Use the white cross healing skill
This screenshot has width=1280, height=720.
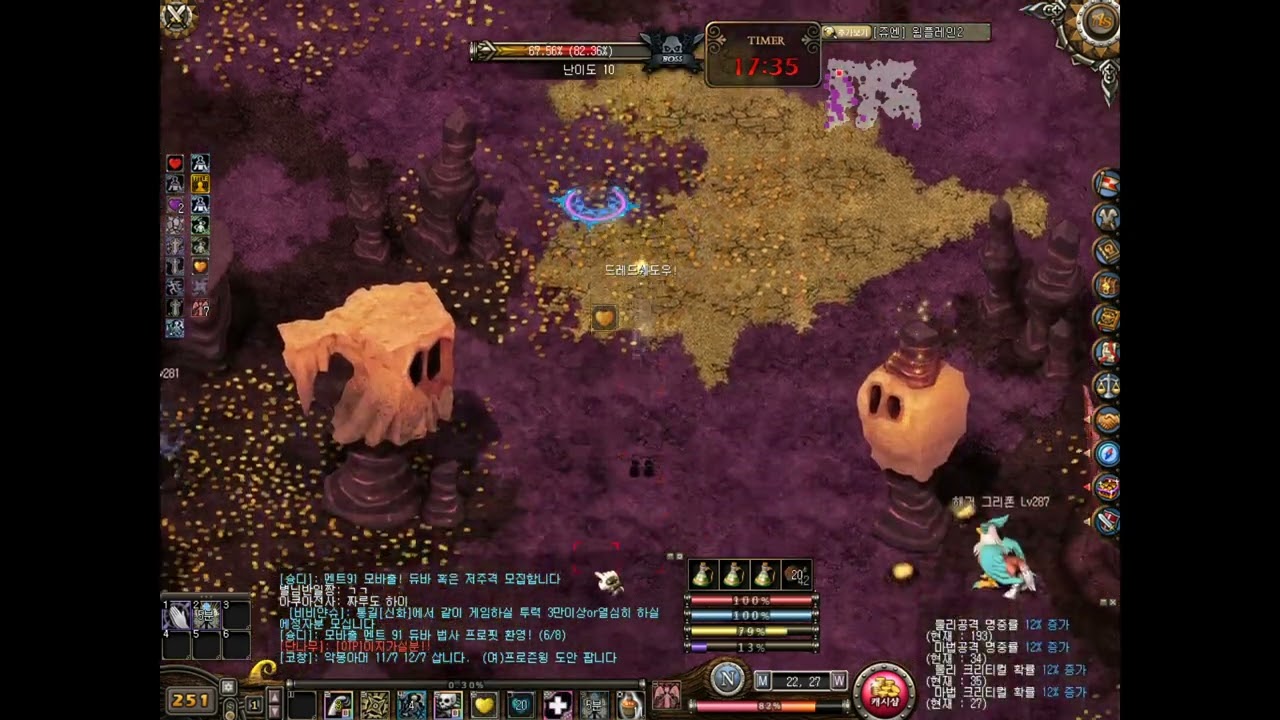pyautogui.click(x=557, y=705)
